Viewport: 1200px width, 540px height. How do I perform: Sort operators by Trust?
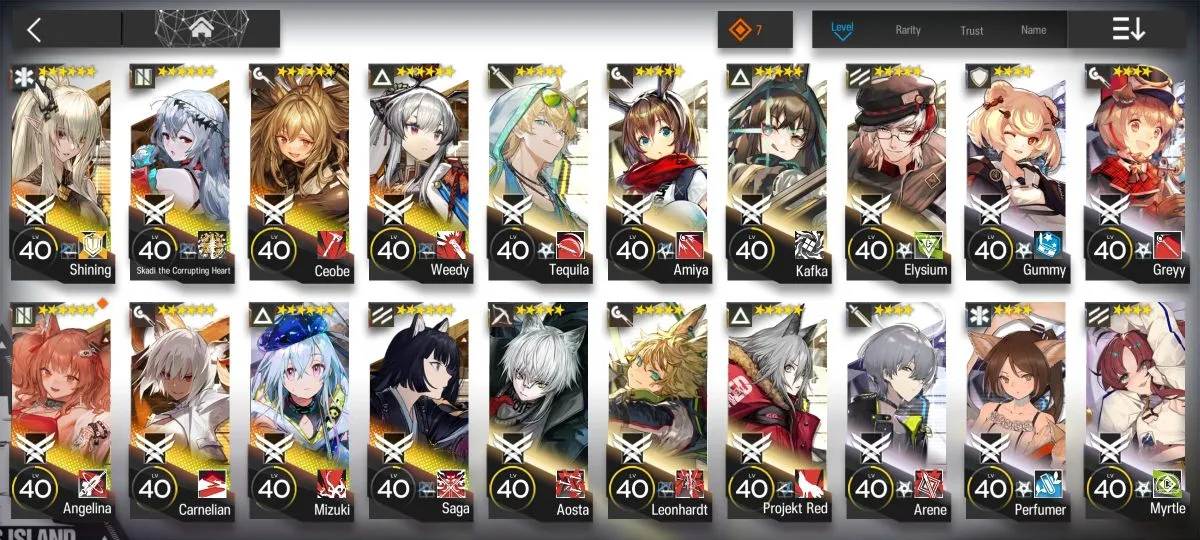972,30
